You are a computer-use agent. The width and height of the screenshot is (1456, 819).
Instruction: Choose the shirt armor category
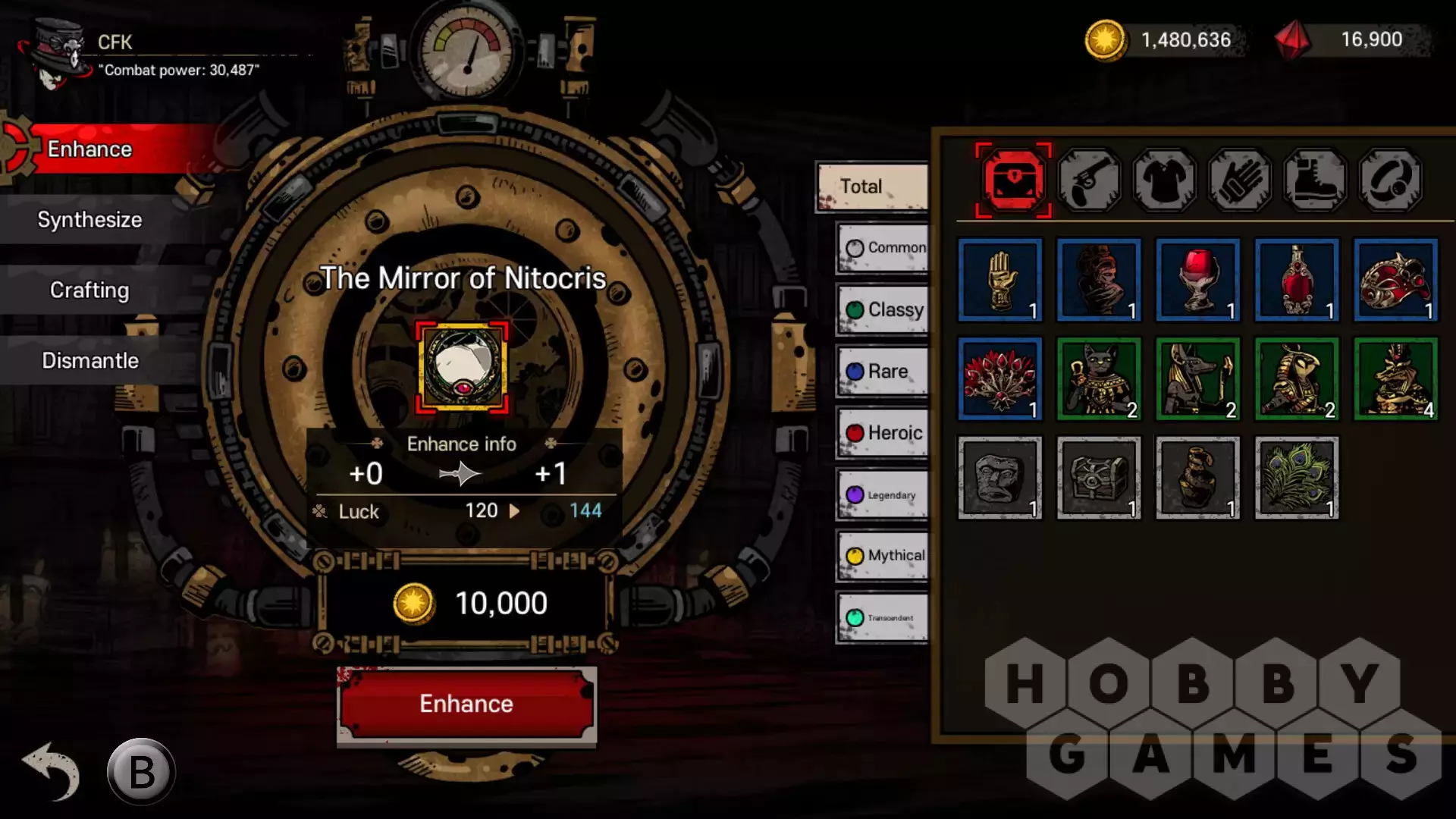(1164, 180)
